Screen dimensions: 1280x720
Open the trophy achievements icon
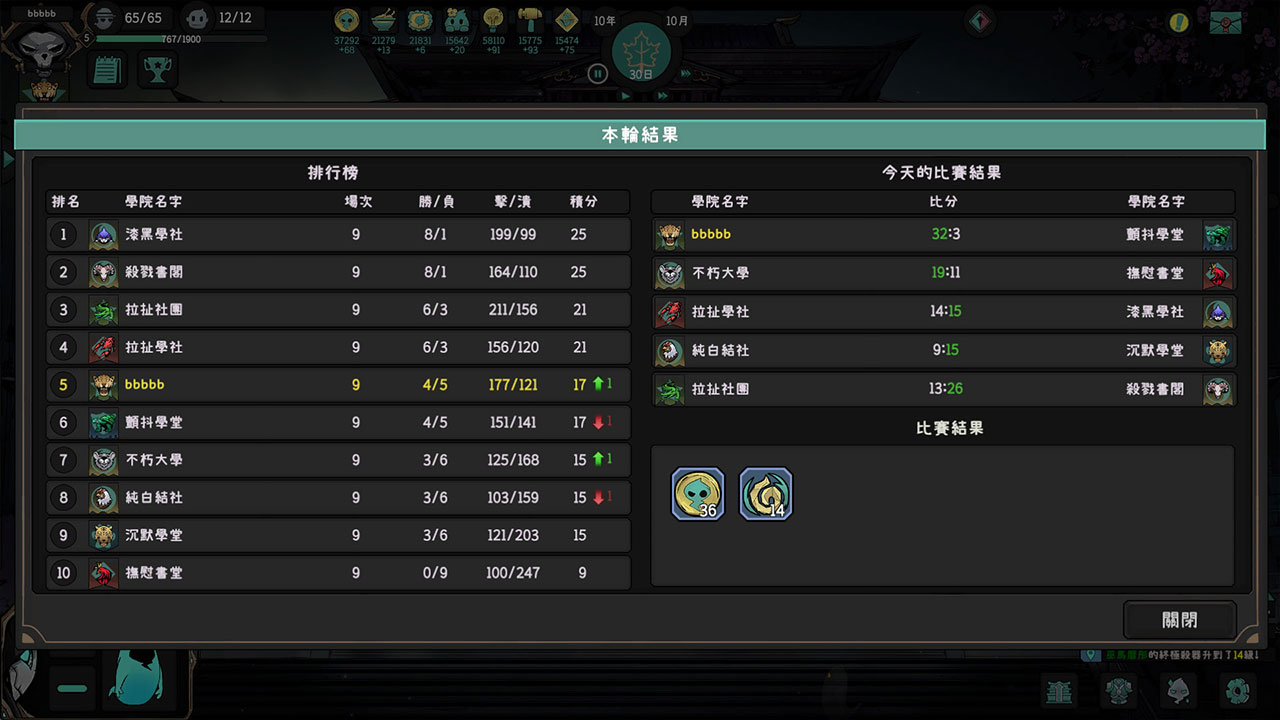pos(156,69)
